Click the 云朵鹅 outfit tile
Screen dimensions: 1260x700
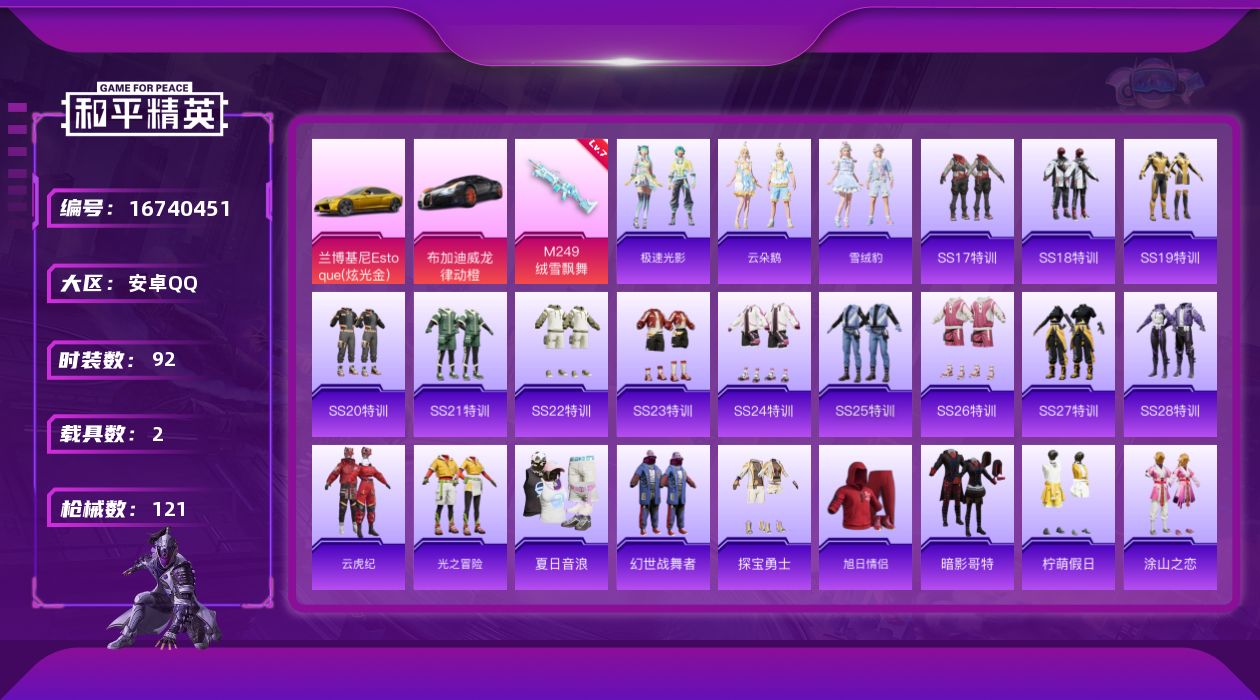tap(764, 211)
